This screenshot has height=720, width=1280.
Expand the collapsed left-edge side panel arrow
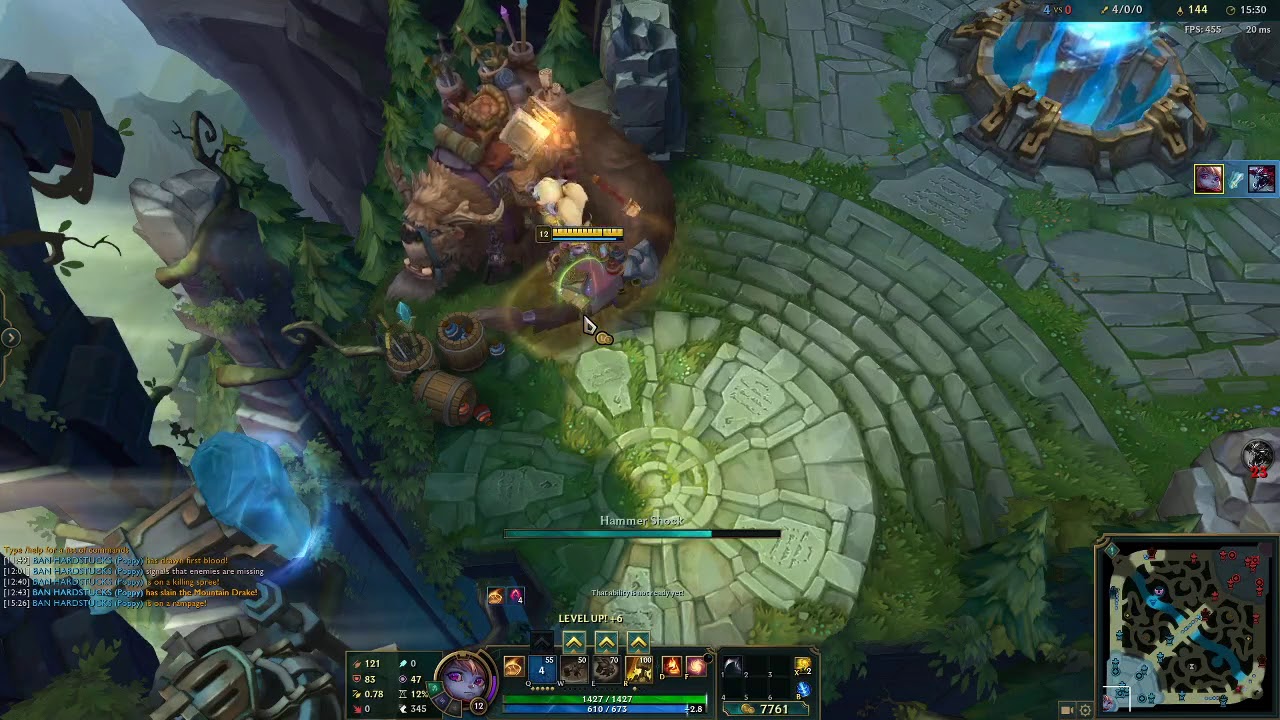[11, 337]
